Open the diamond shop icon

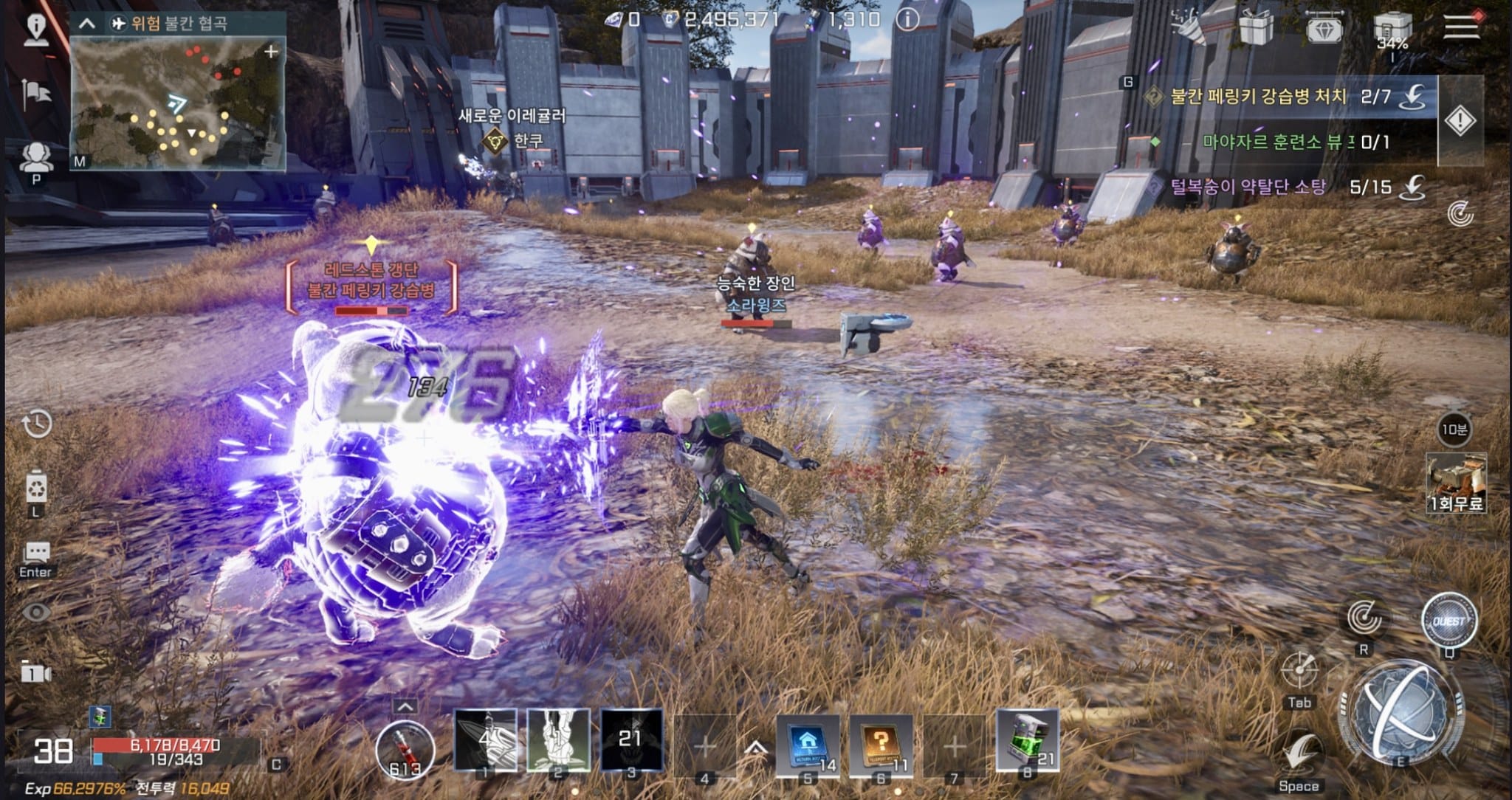[1324, 30]
